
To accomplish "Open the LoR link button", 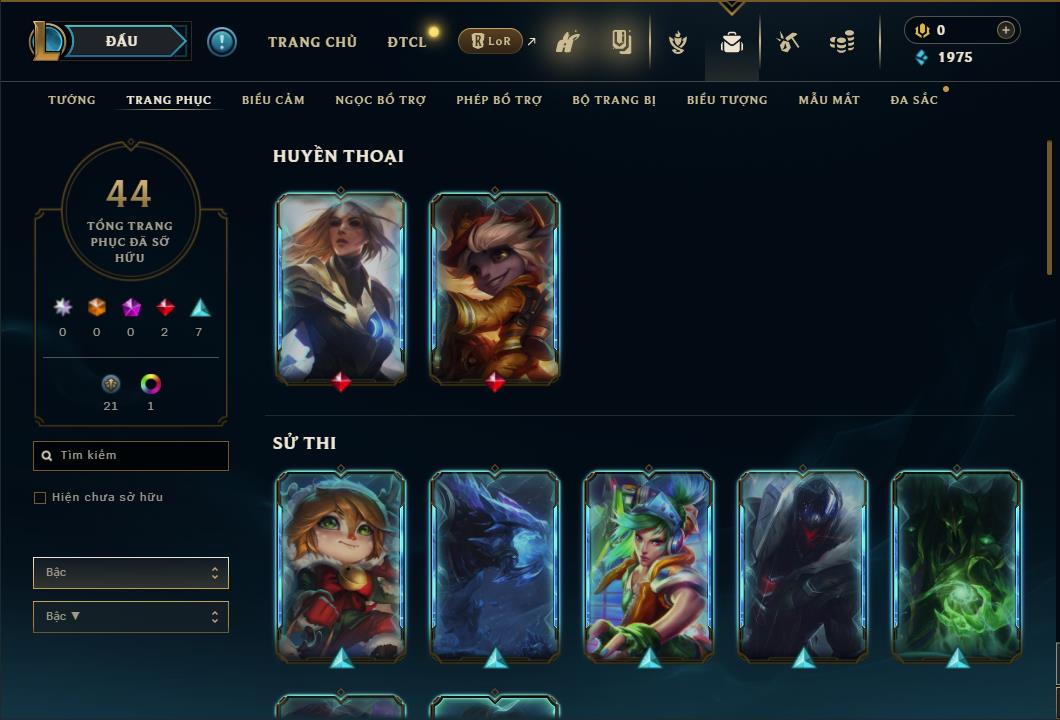I will coord(491,42).
